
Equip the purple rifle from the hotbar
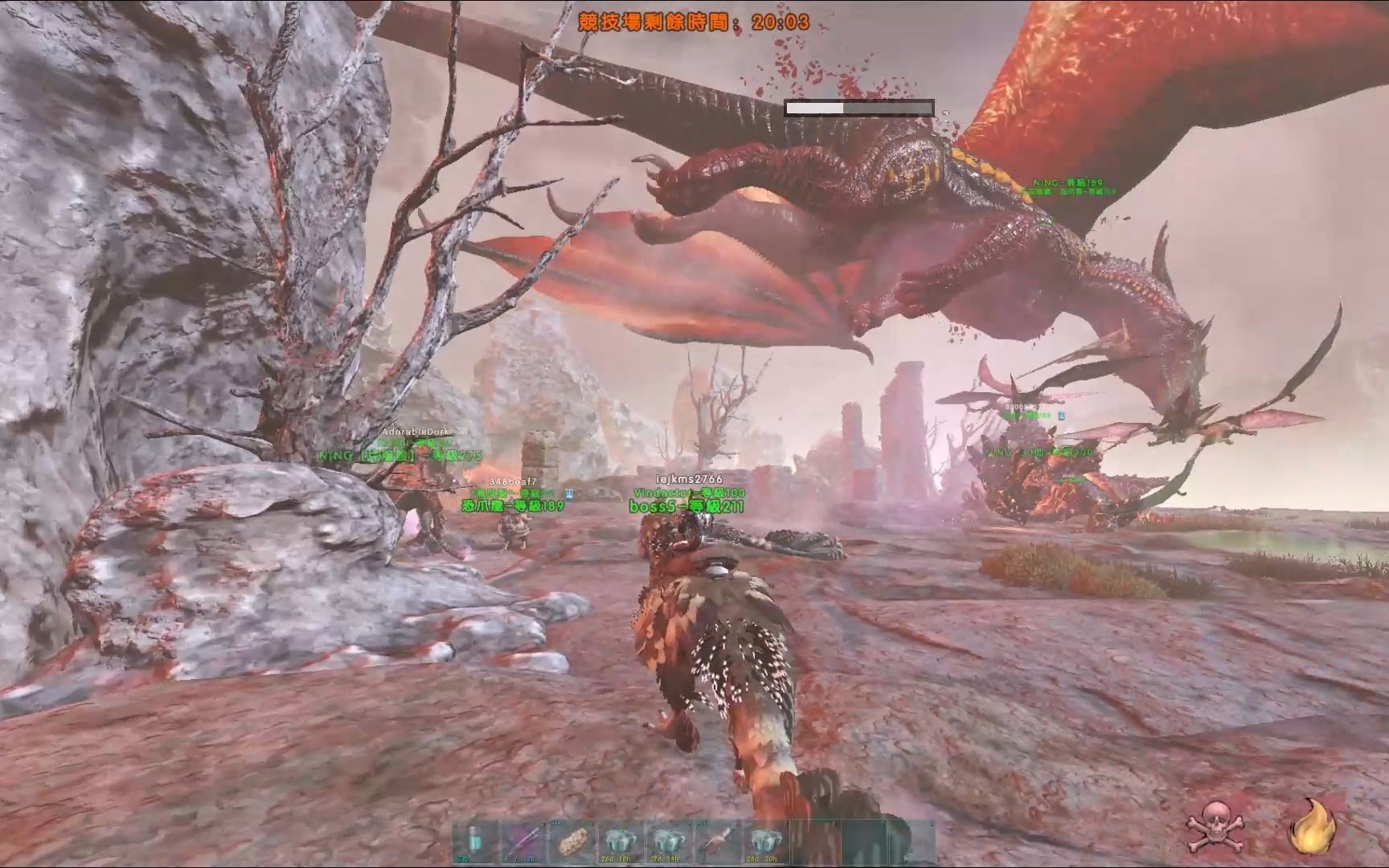(x=522, y=841)
